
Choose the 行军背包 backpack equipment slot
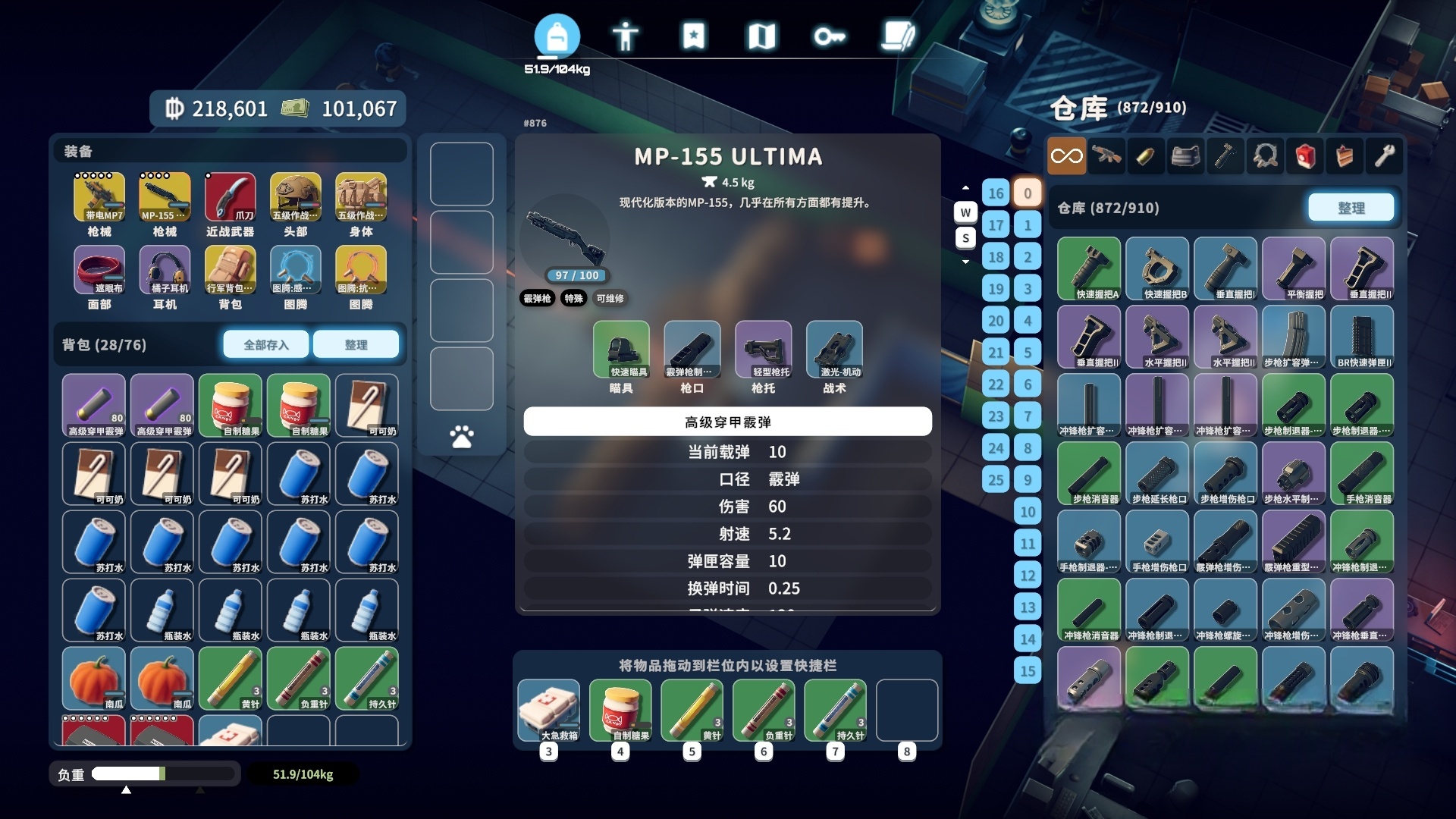click(x=230, y=270)
